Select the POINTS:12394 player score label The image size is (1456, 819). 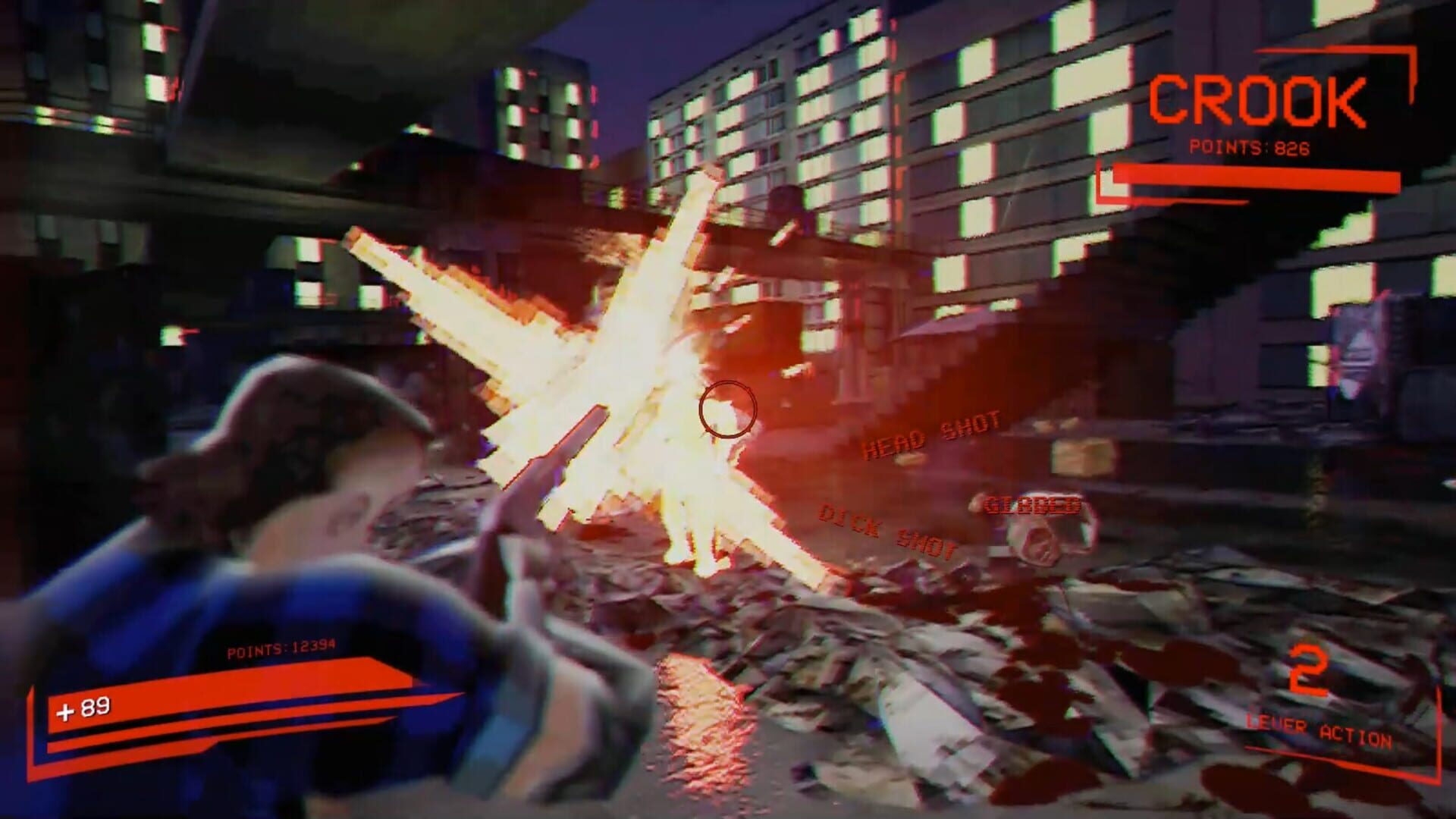(282, 648)
